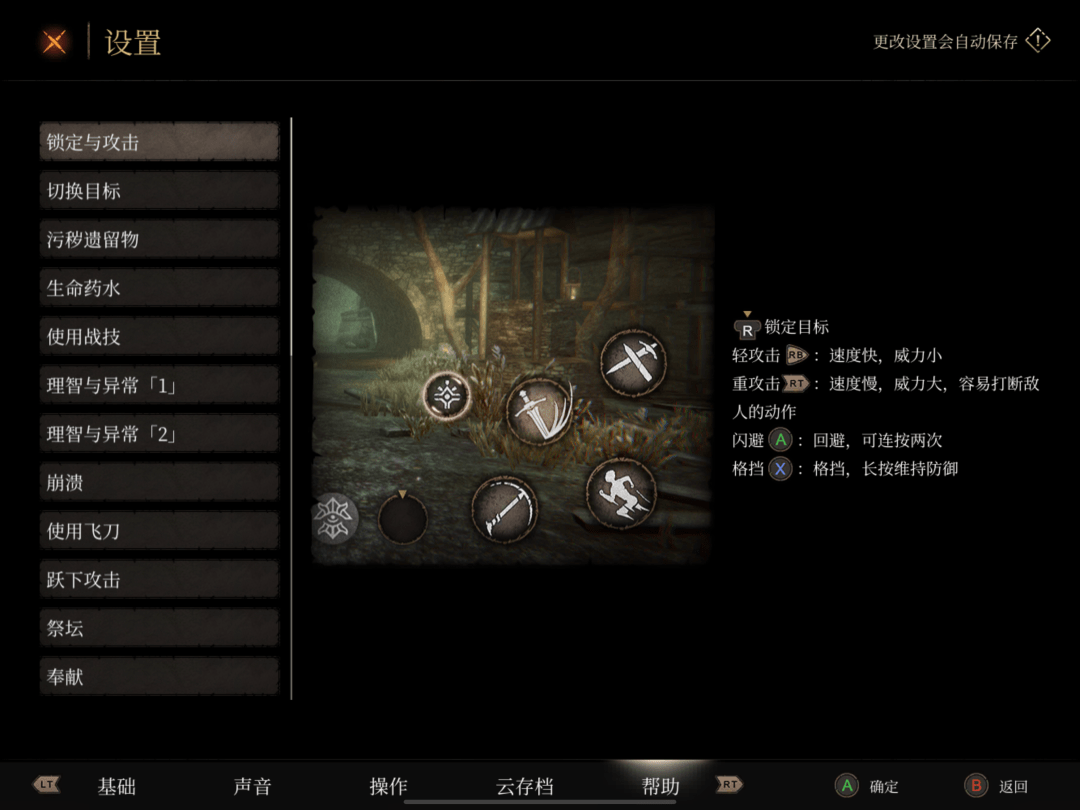Switch to the 基础 settings tab
This screenshot has height=810, width=1080.
(117, 787)
